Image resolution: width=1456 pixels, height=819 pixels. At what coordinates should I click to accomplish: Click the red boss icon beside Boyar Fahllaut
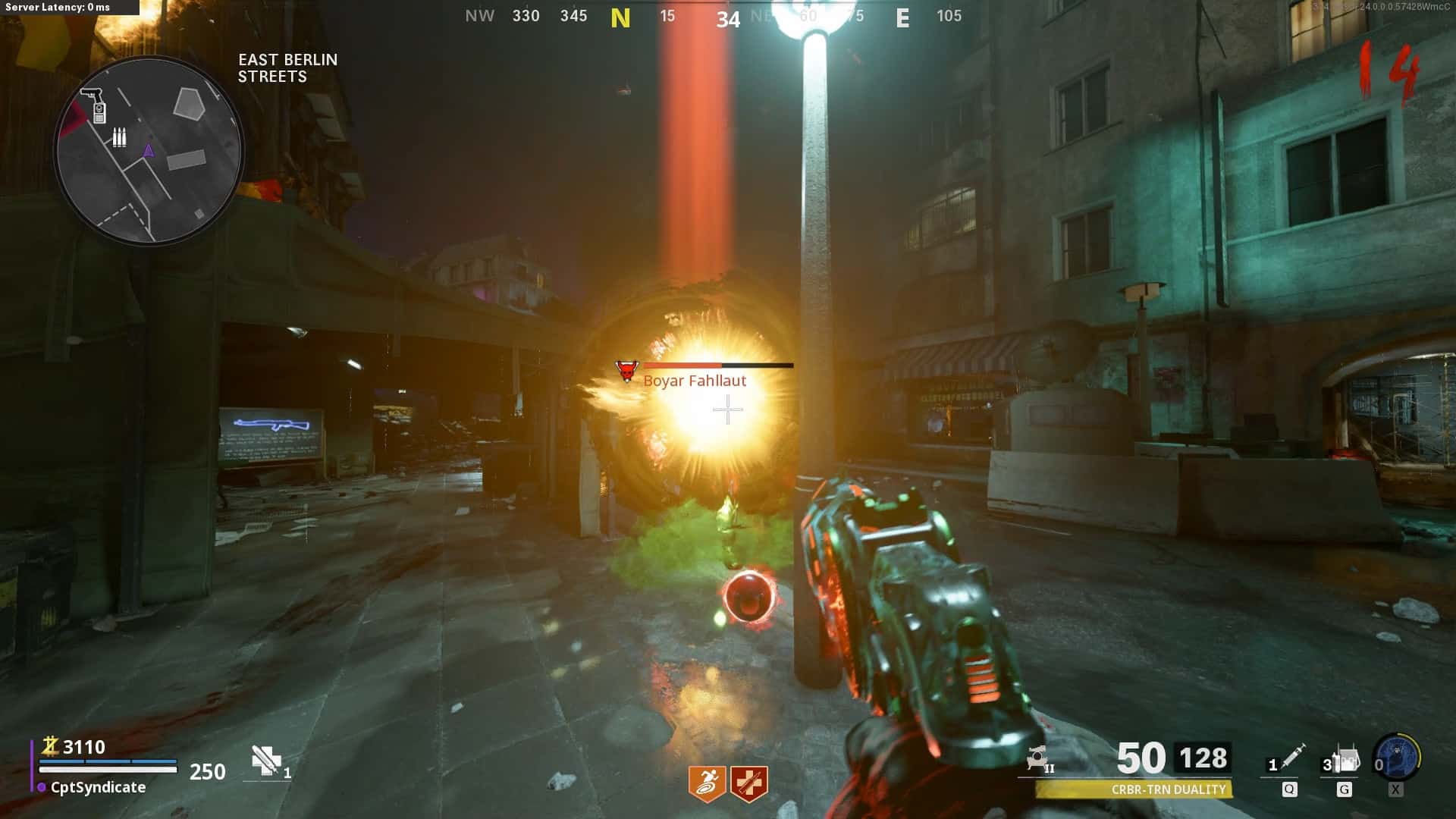[x=627, y=372]
